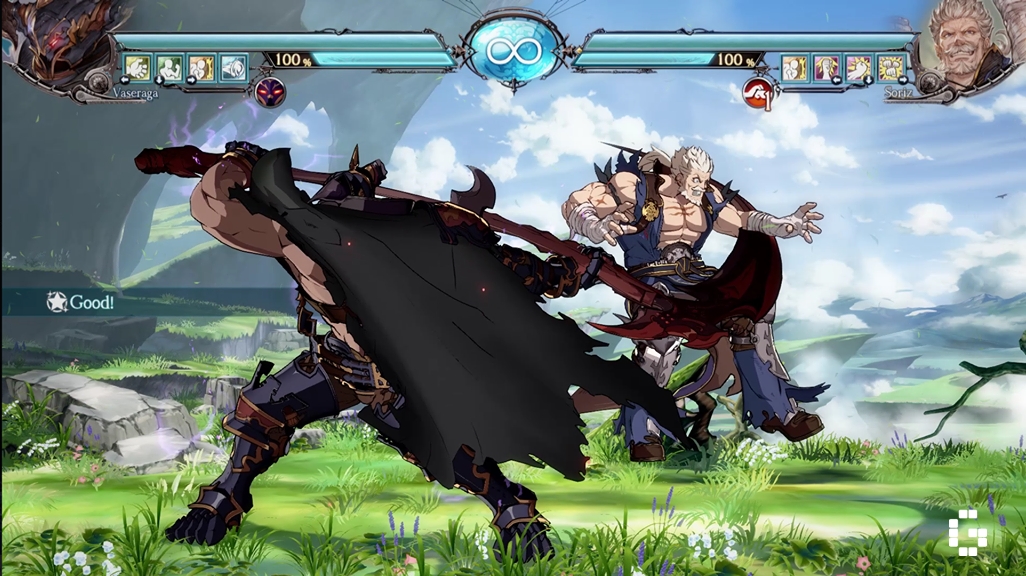
Task: Click the white G watermark logo
Action: [x=972, y=533]
